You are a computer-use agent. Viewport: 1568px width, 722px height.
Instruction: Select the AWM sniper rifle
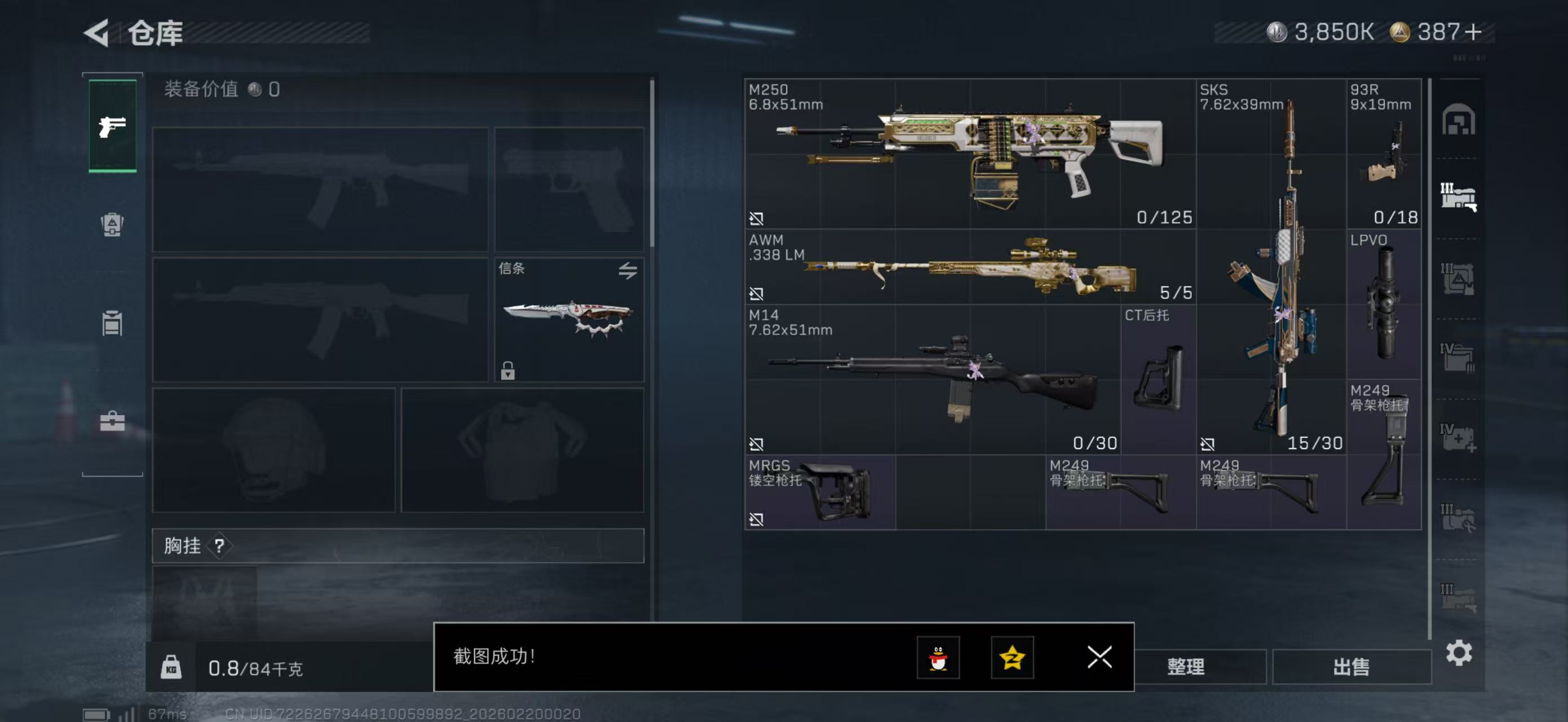click(970, 267)
